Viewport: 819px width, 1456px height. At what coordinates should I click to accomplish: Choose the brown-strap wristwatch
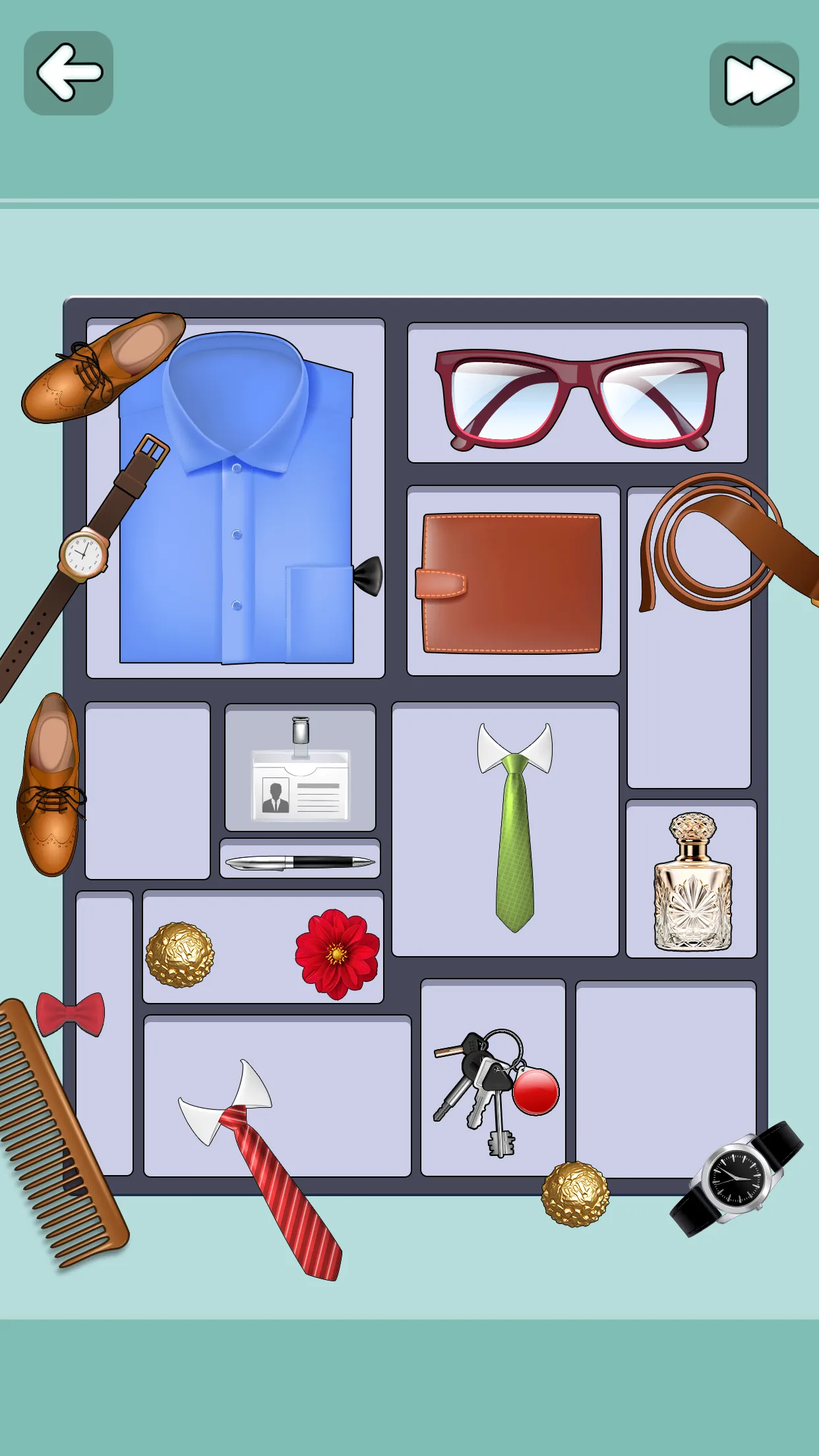pyautogui.click(x=84, y=553)
